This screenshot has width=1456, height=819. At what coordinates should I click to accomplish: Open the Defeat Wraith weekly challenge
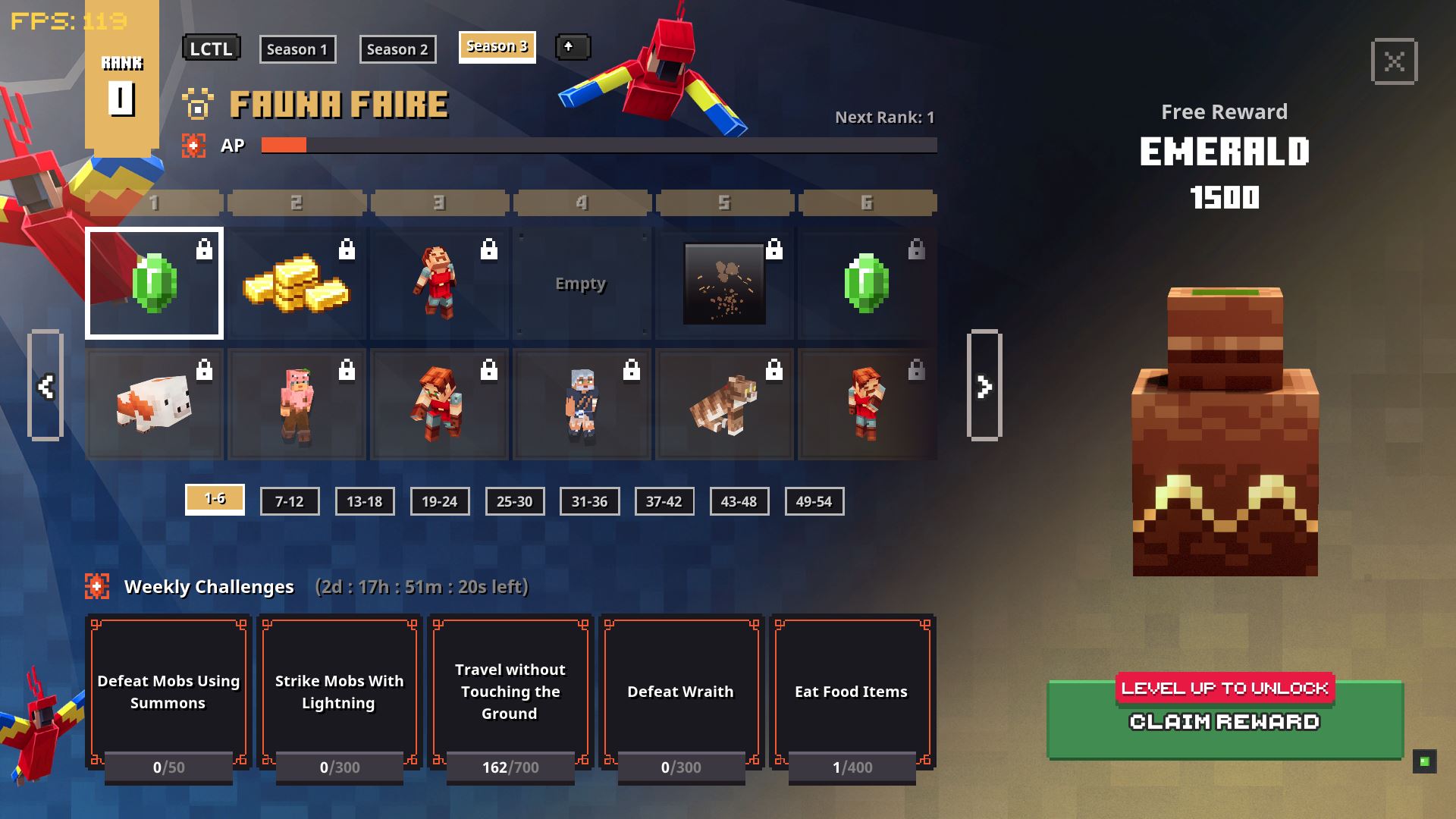point(679,692)
